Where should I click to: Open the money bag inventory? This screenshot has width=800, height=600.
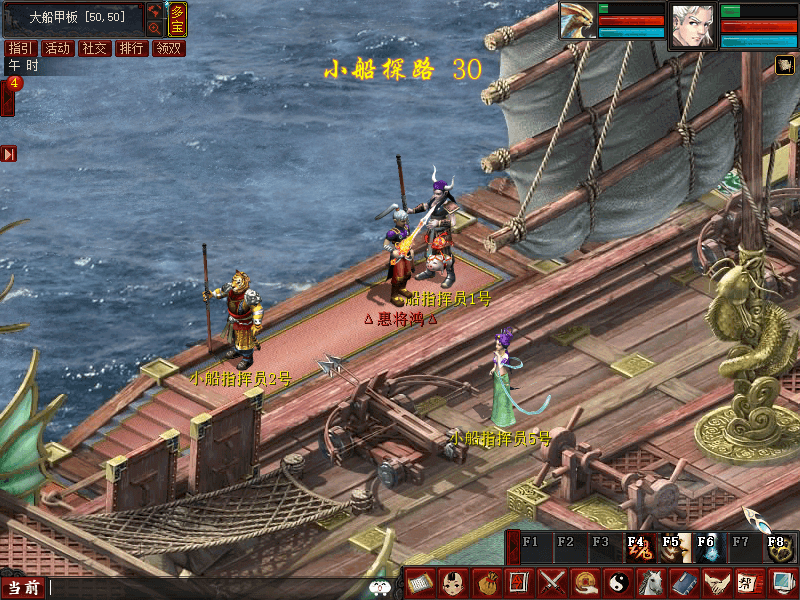[486, 581]
